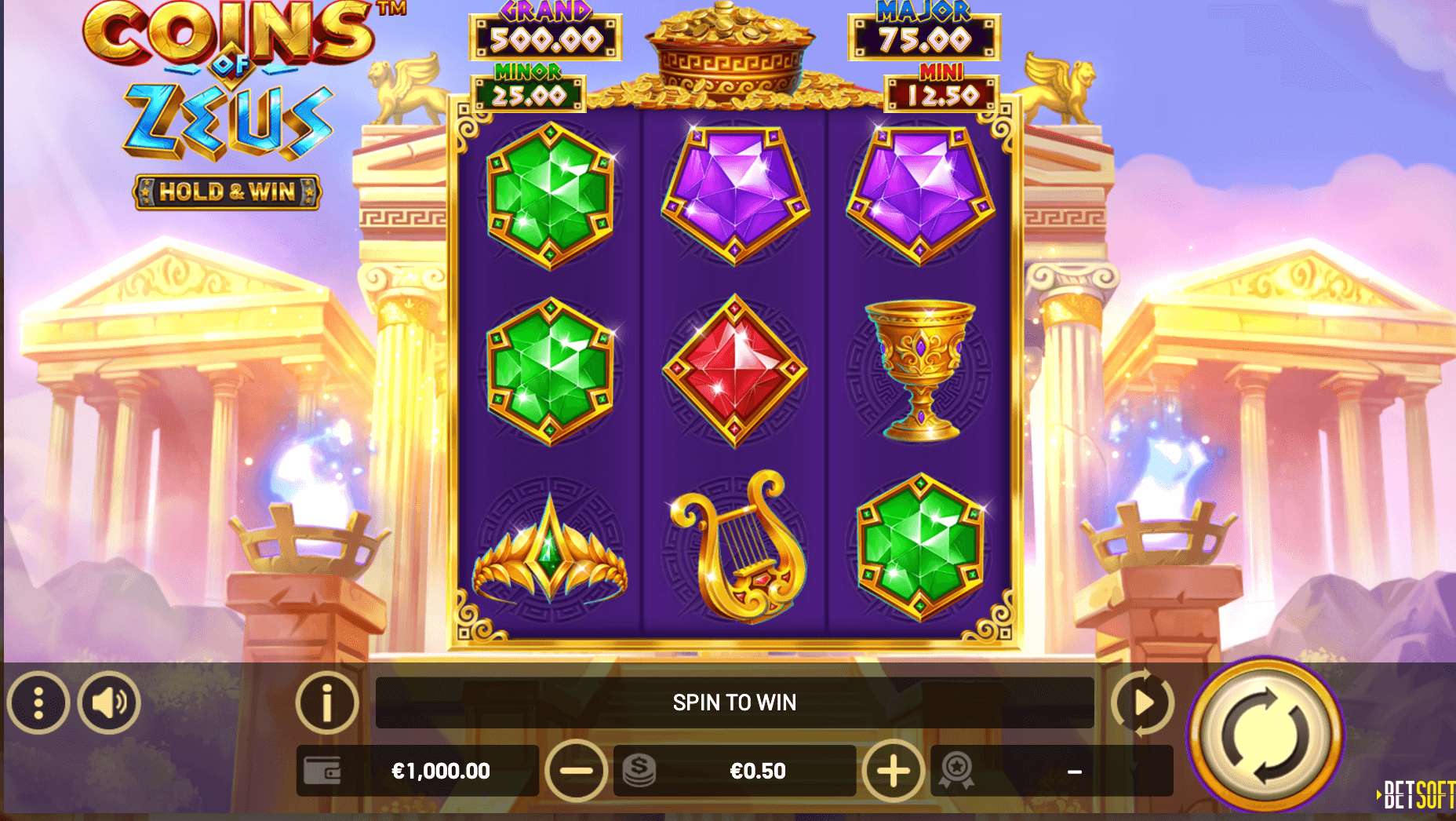
Task: Open the three-dot game menu
Action: [38, 702]
